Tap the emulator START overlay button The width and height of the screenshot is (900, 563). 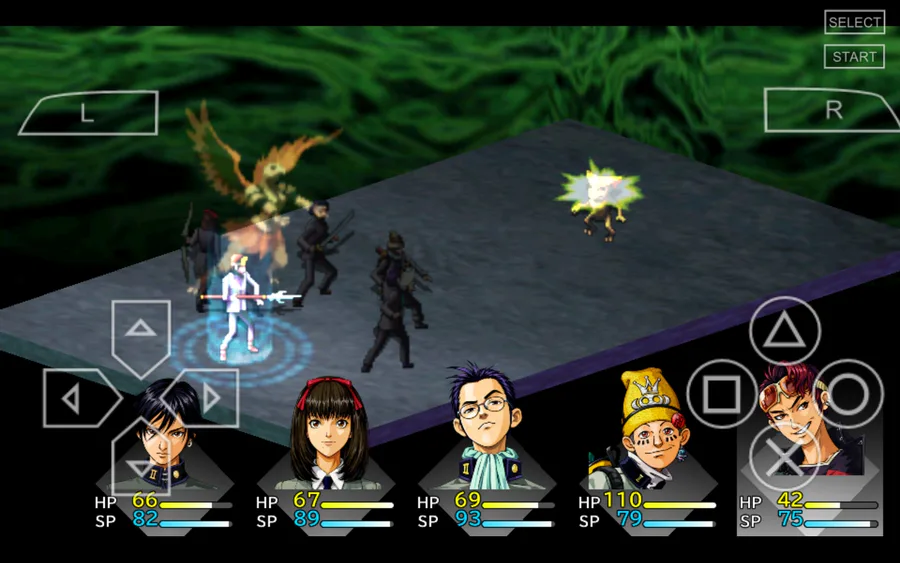click(x=854, y=57)
